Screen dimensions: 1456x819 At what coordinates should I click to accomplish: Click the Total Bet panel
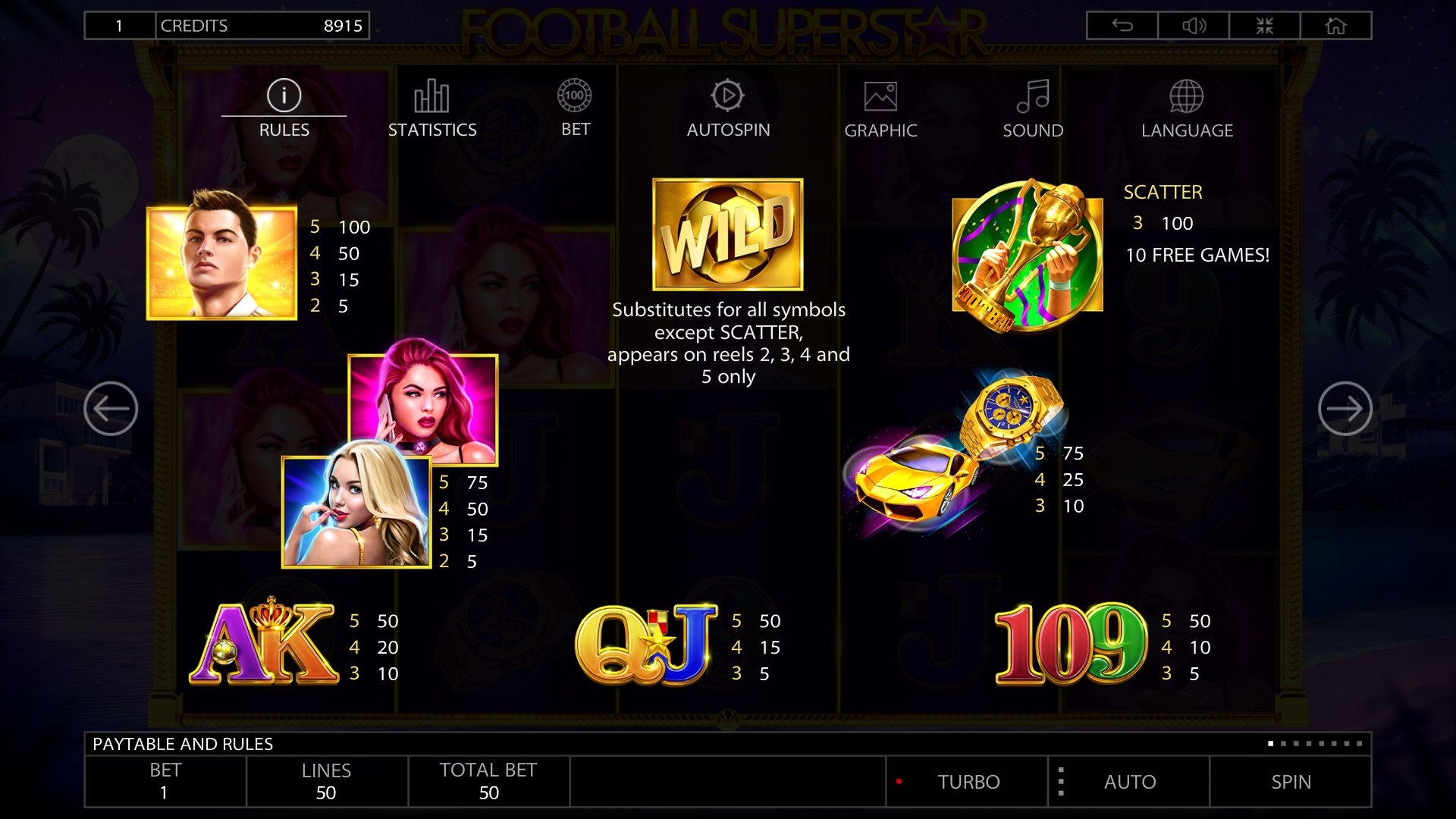pyautogui.click(x=488, y=781)
